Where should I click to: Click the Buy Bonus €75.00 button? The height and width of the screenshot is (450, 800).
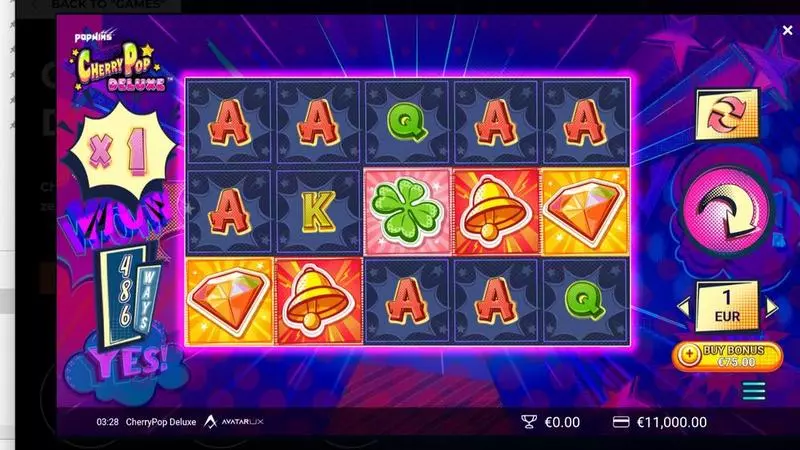pyautogui.click(x=727, y=355)
